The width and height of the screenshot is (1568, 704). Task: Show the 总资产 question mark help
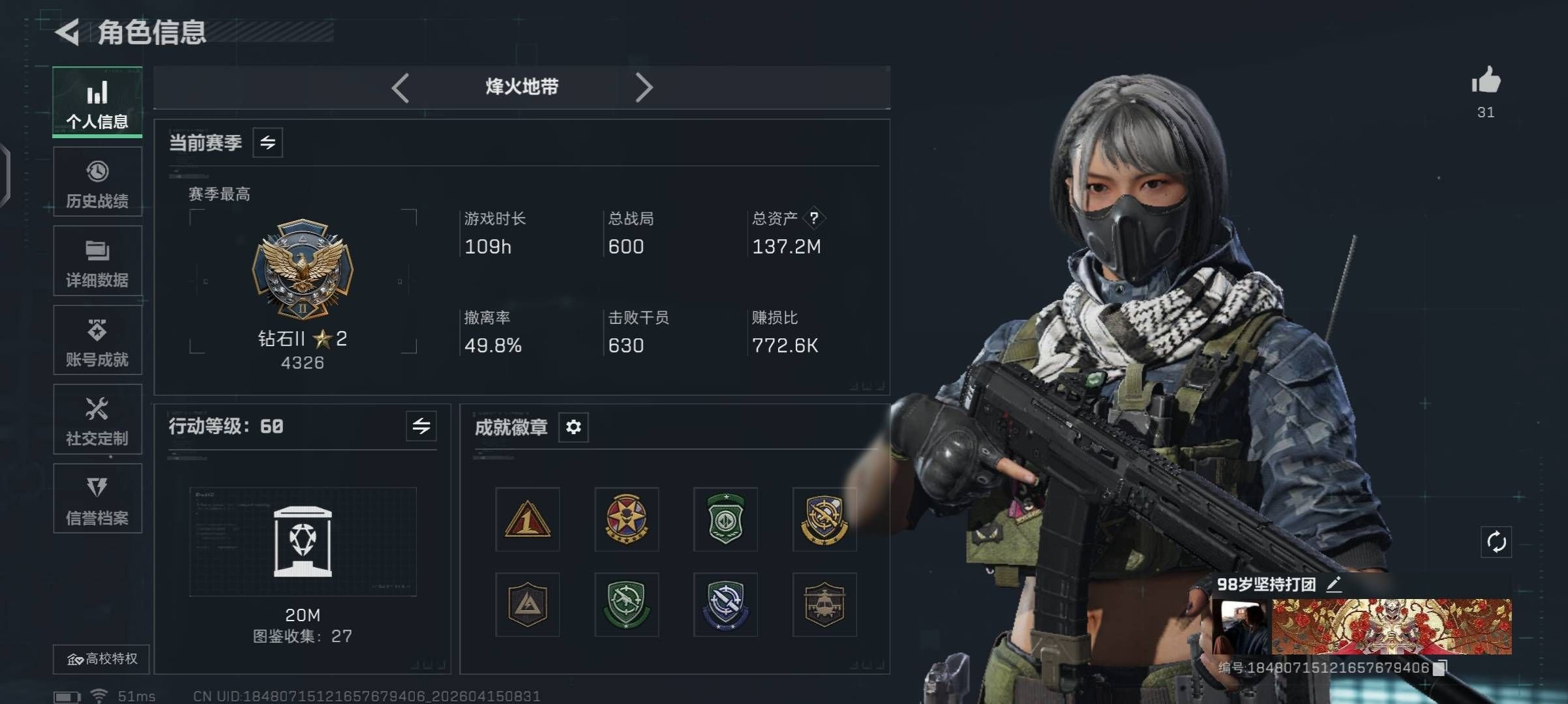pos(813,218)
